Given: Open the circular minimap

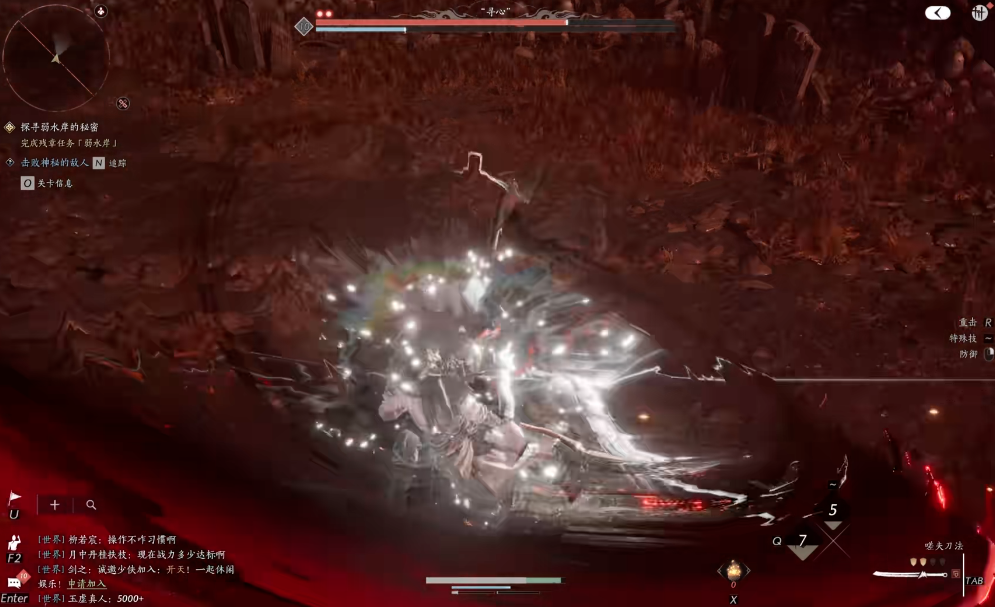Looking at the screenshot, I should pos(56,57).
